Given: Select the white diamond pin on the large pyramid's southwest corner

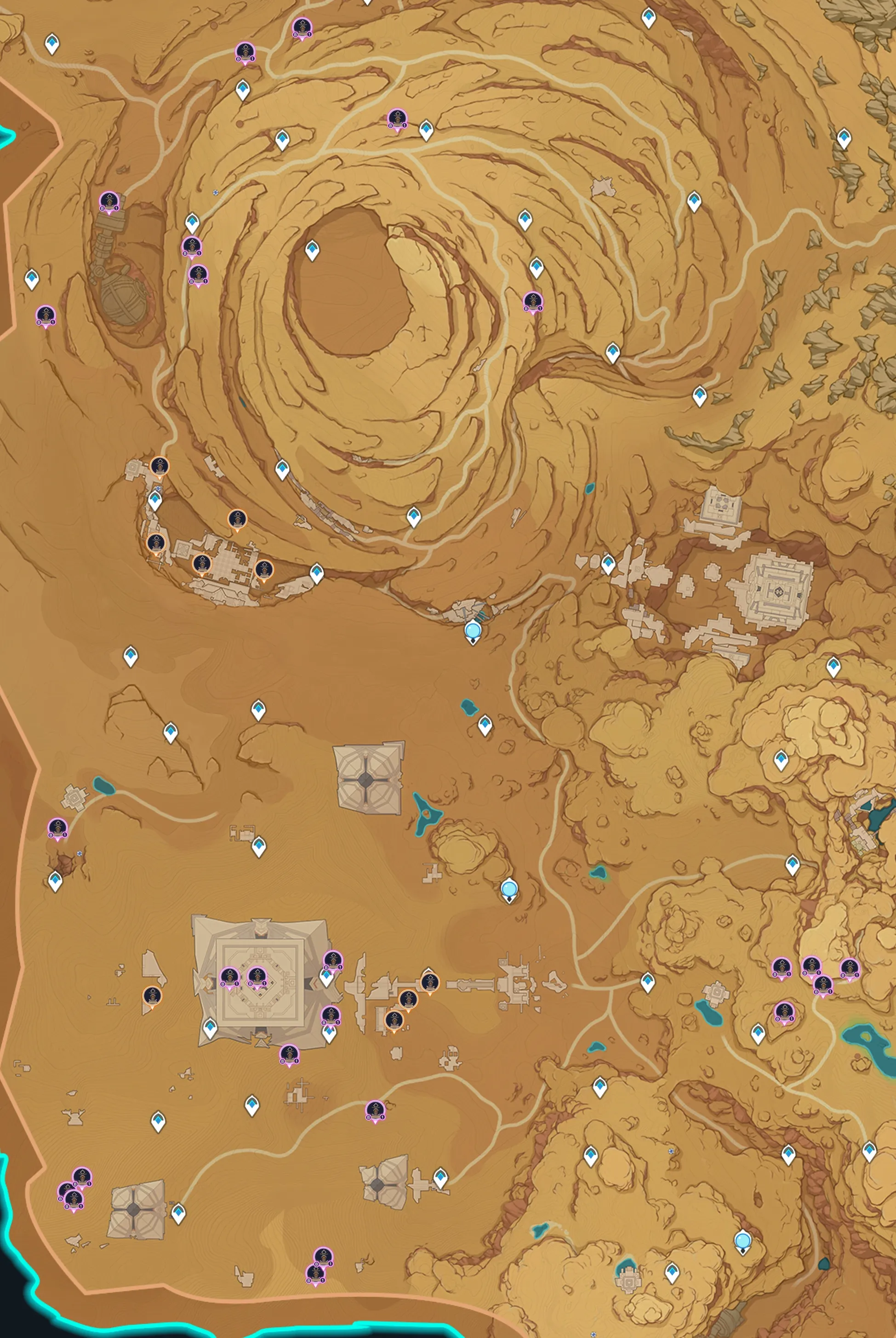Looking at the screenshot, I should click(x=210, y=1027).
